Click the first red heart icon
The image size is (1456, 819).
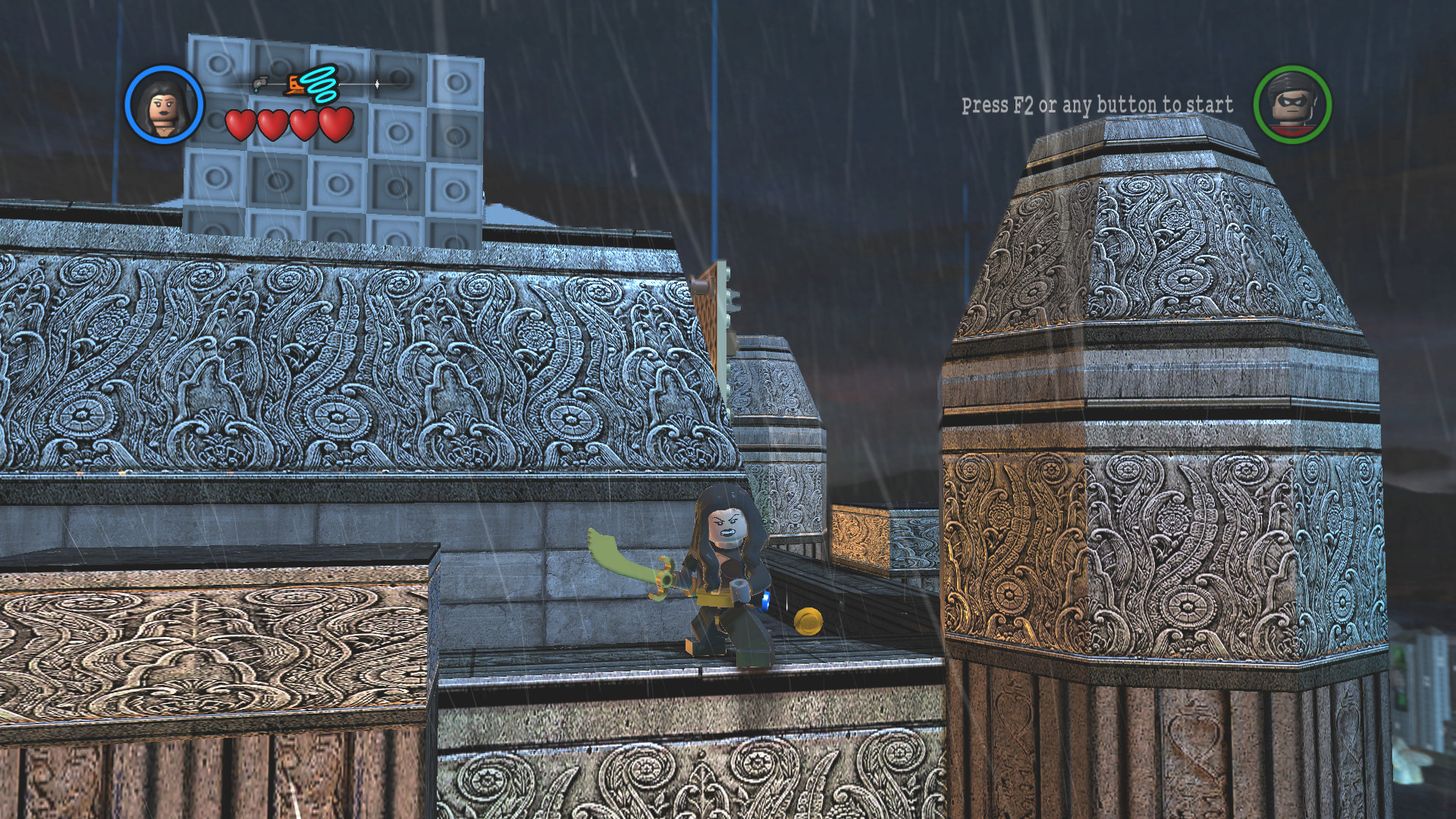click(x=241, y=124)
